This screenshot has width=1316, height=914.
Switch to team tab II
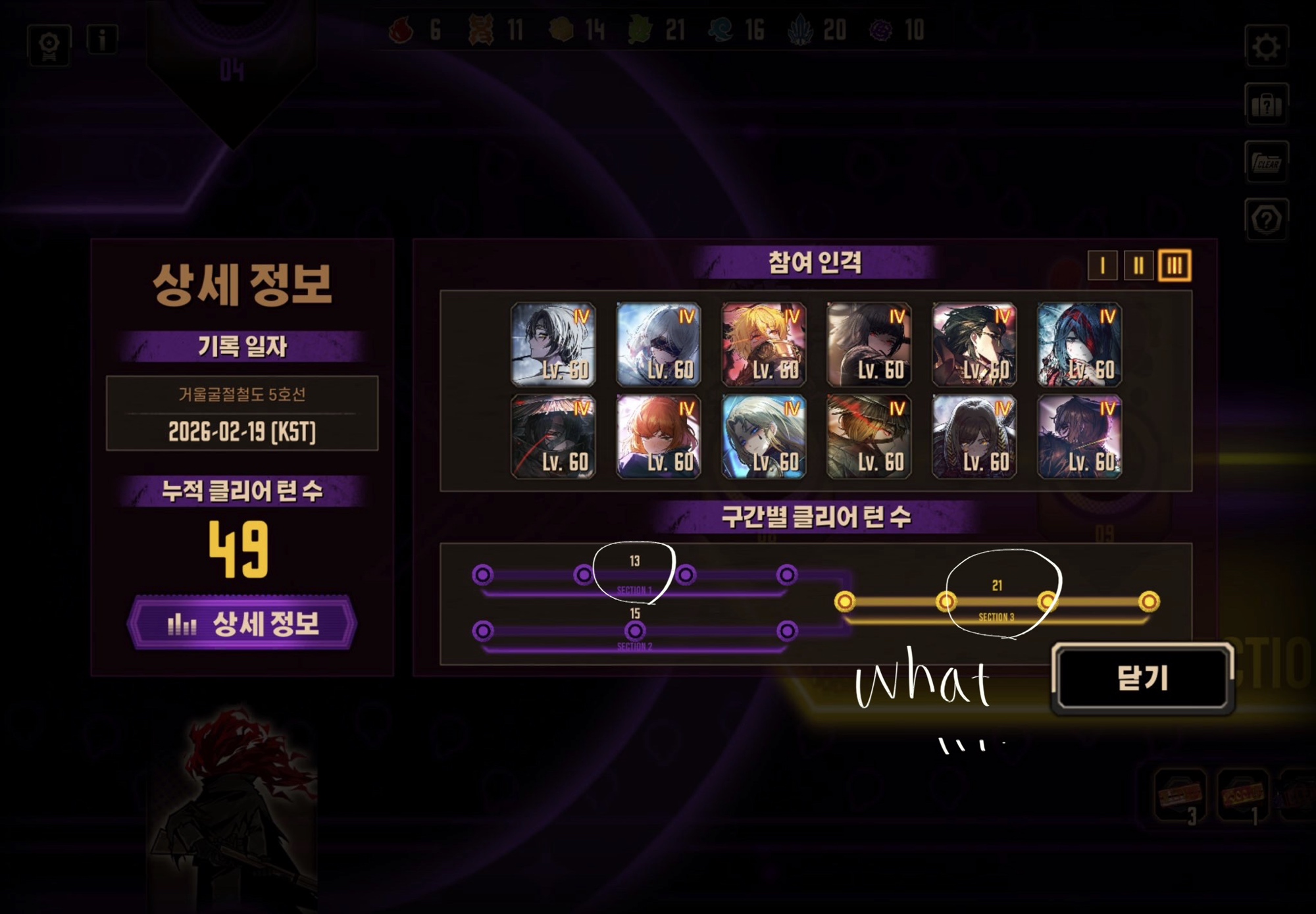click(1138, 266)
